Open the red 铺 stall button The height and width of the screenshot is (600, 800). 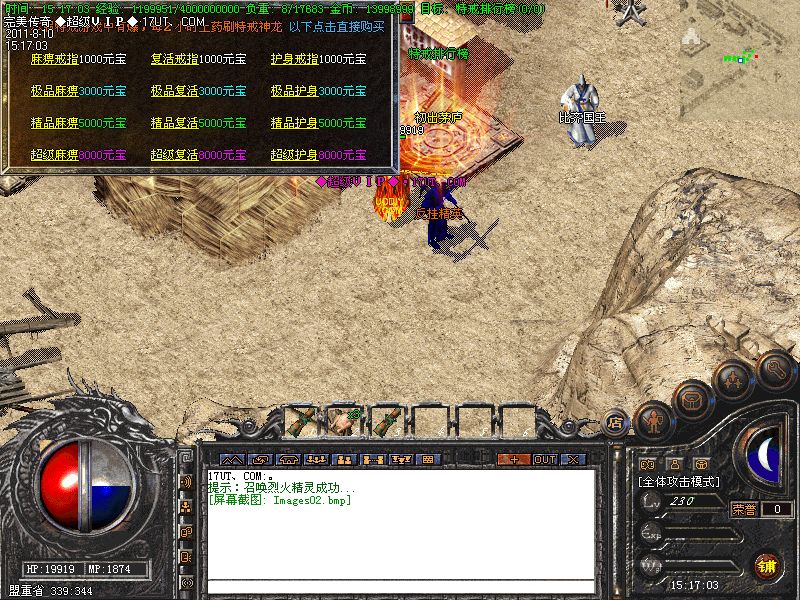pos(766,565)
